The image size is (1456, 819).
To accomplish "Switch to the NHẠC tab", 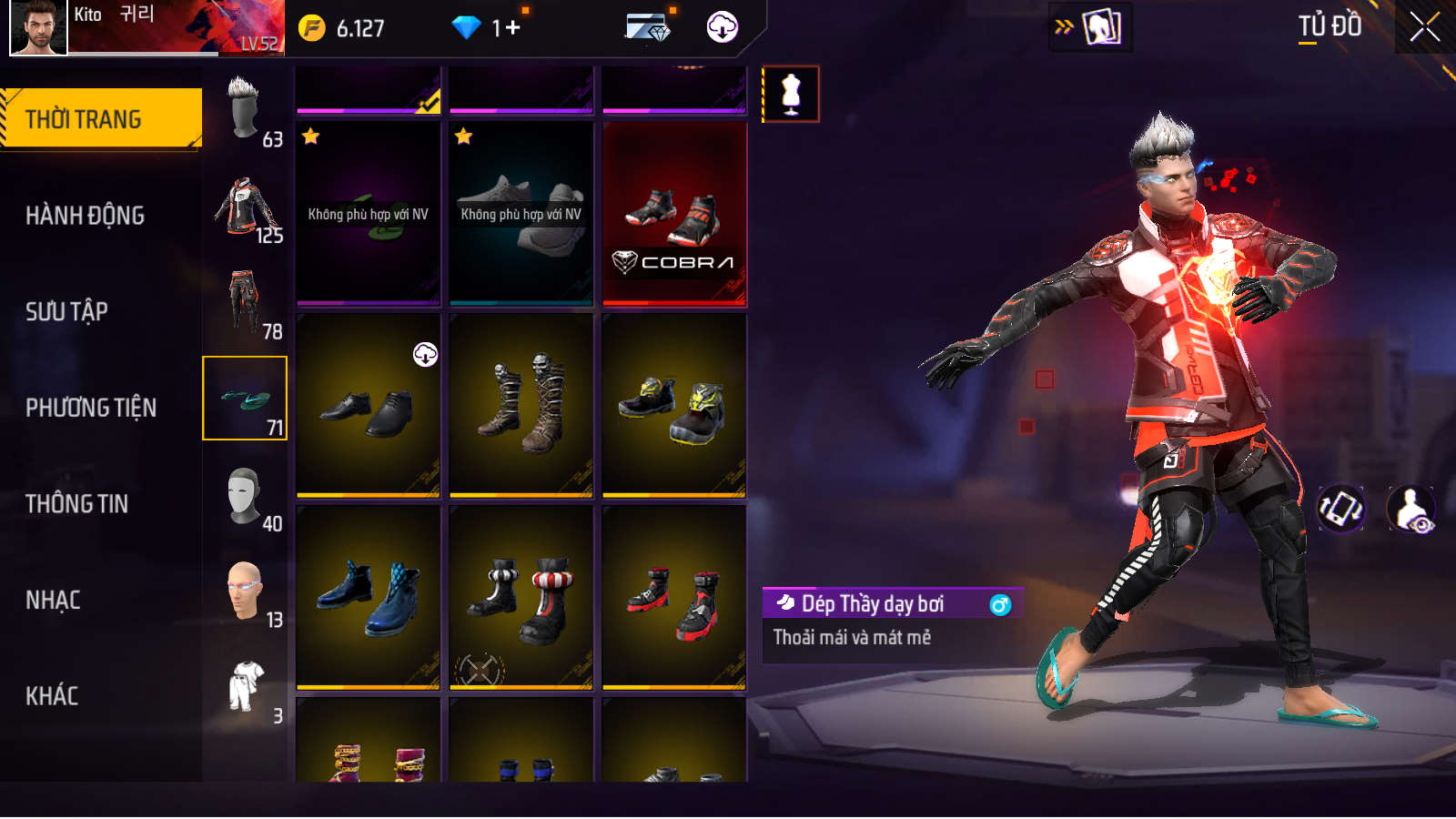I will (53, 600).
